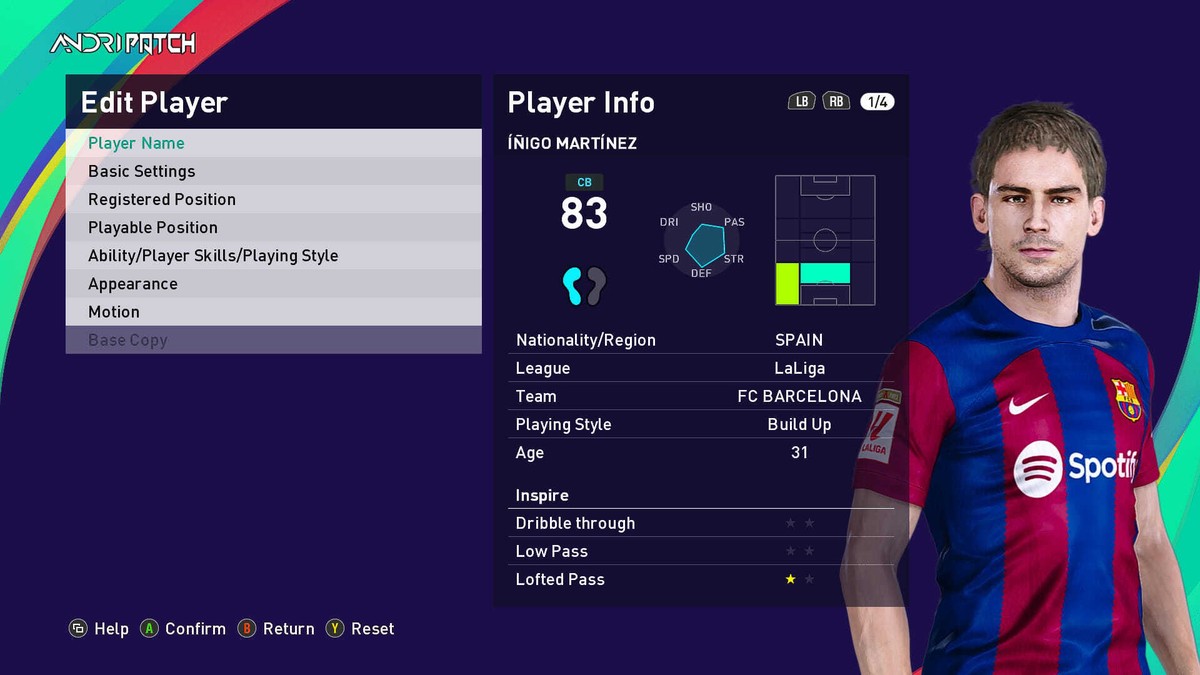
Task: Click the Nationality/Region row showing Spain
Action: coord(700,340)
